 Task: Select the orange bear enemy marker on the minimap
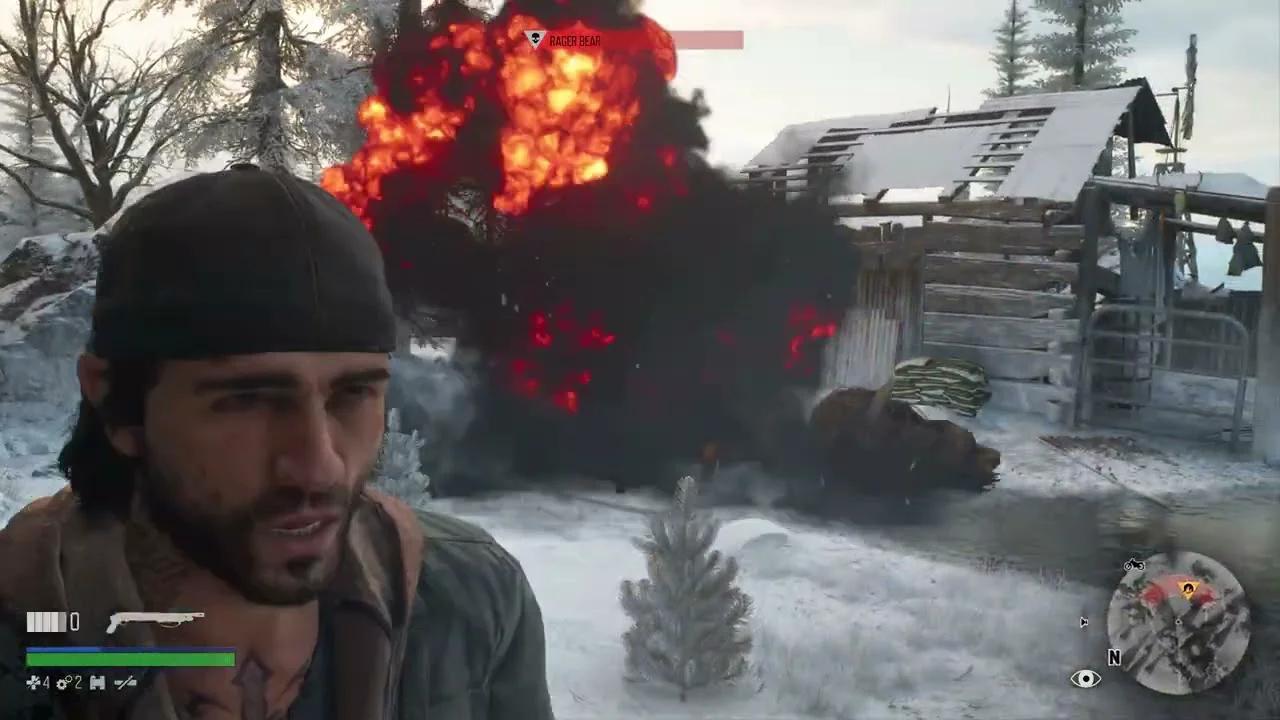[x=1188, y=588]
